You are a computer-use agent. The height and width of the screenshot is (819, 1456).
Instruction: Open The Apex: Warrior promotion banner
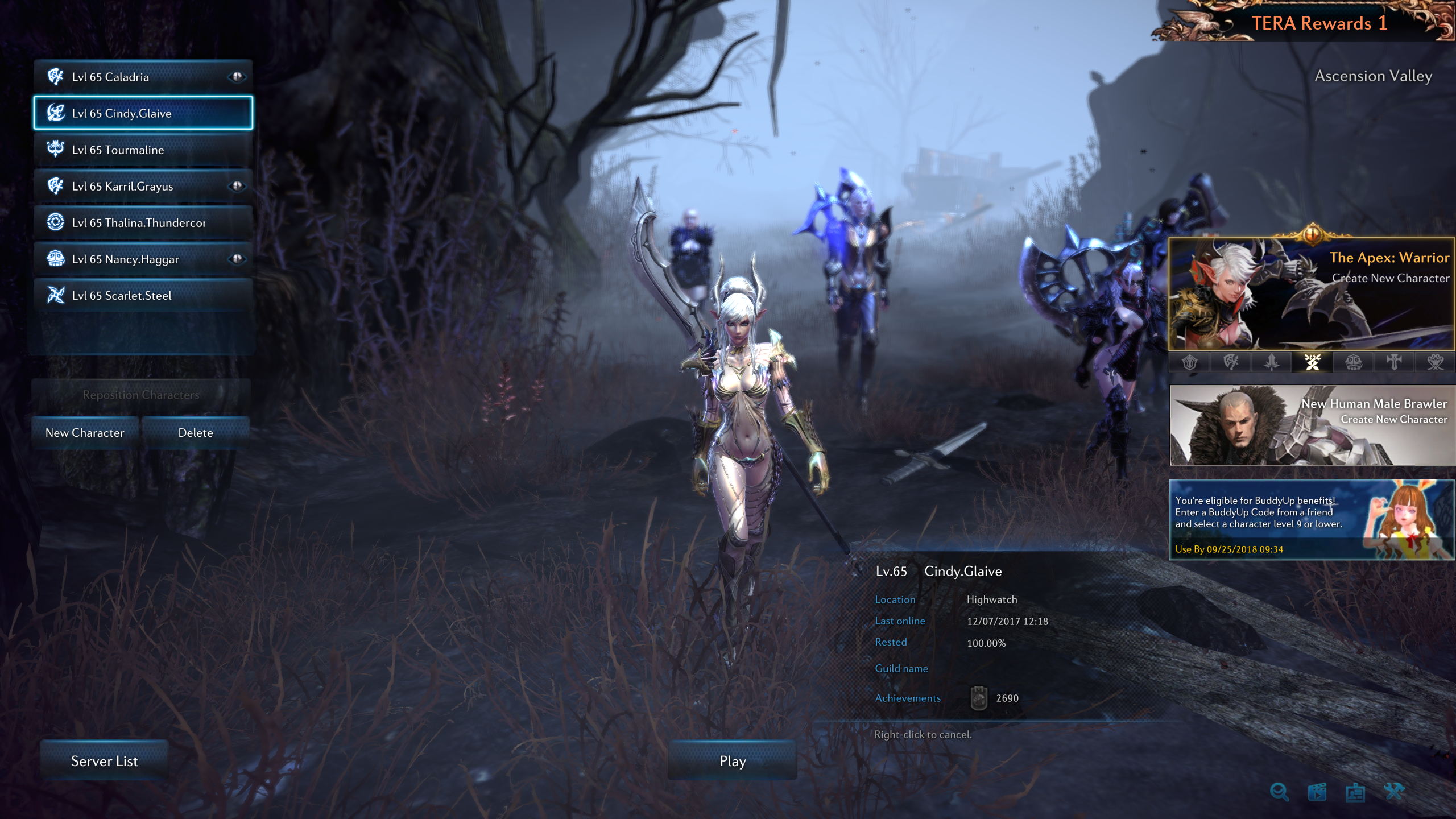tap(1312, 294)
